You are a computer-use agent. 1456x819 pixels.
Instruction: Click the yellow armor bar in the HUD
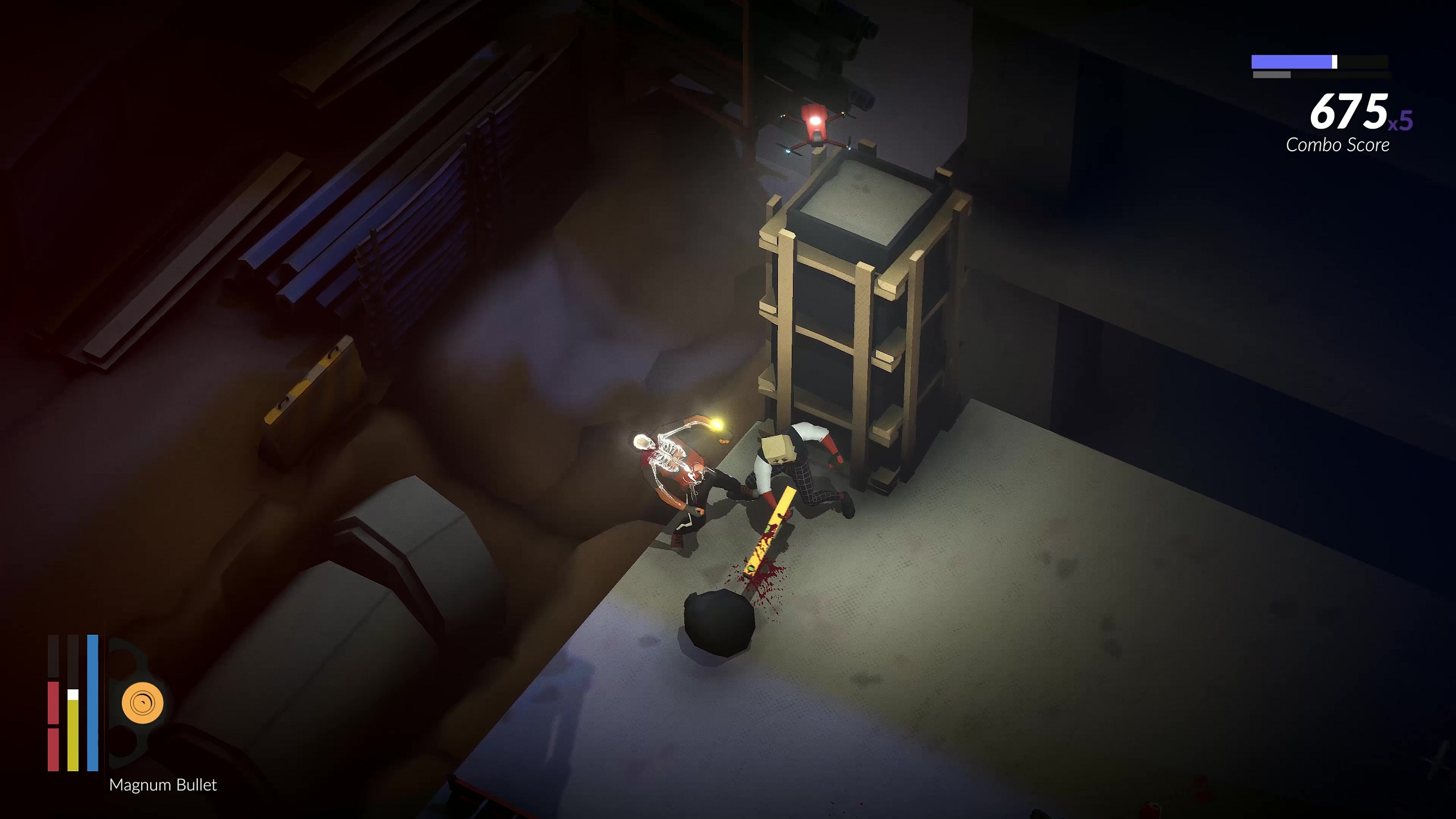click(73, 734)
